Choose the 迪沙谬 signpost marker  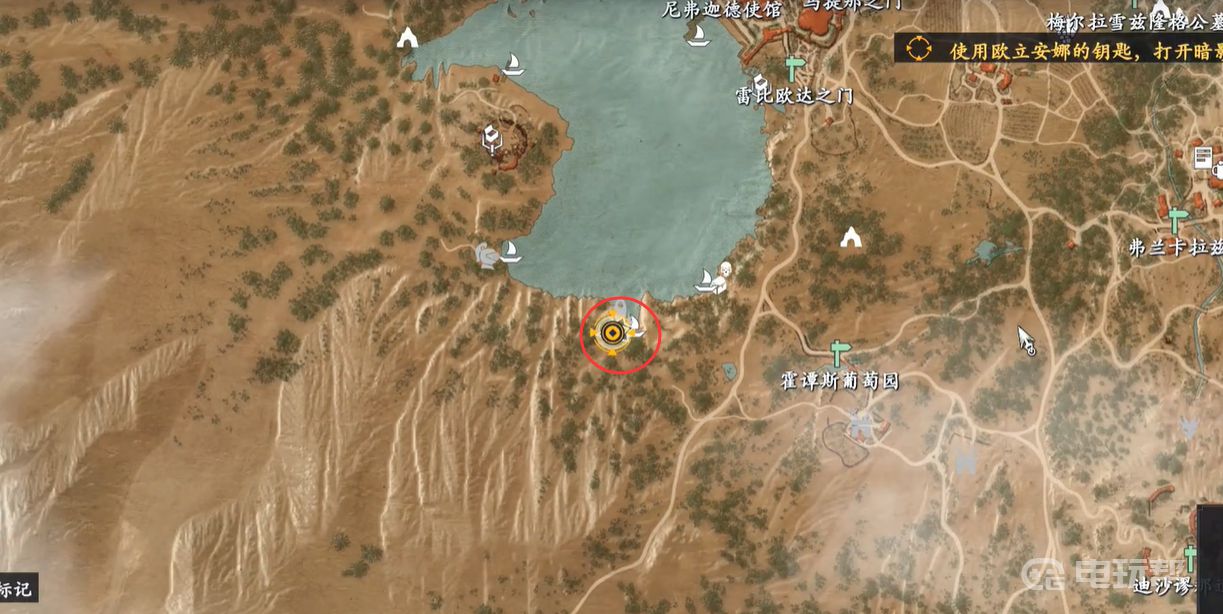(x=1190, y=556)
